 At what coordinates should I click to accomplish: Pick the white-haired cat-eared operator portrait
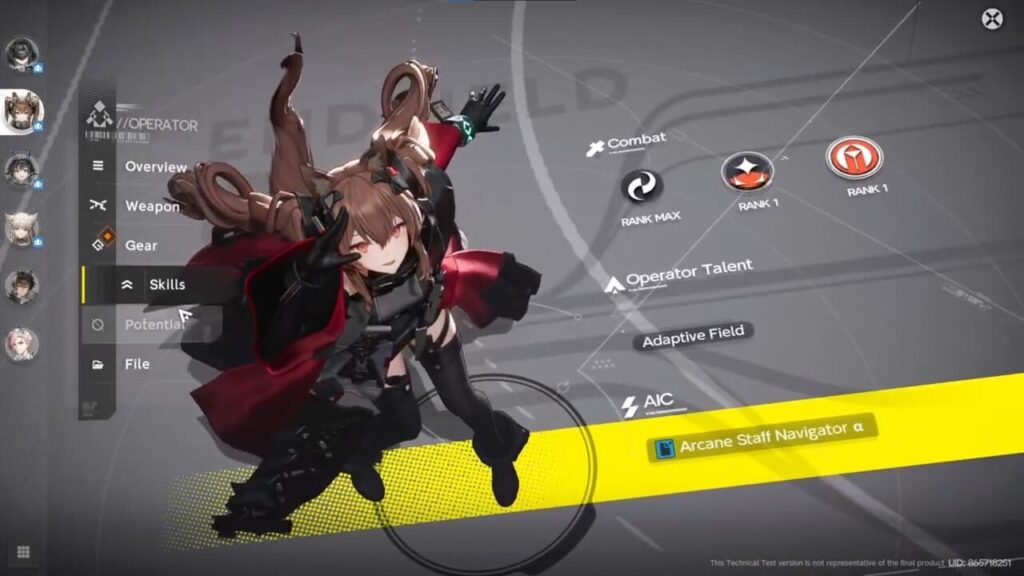21,229
